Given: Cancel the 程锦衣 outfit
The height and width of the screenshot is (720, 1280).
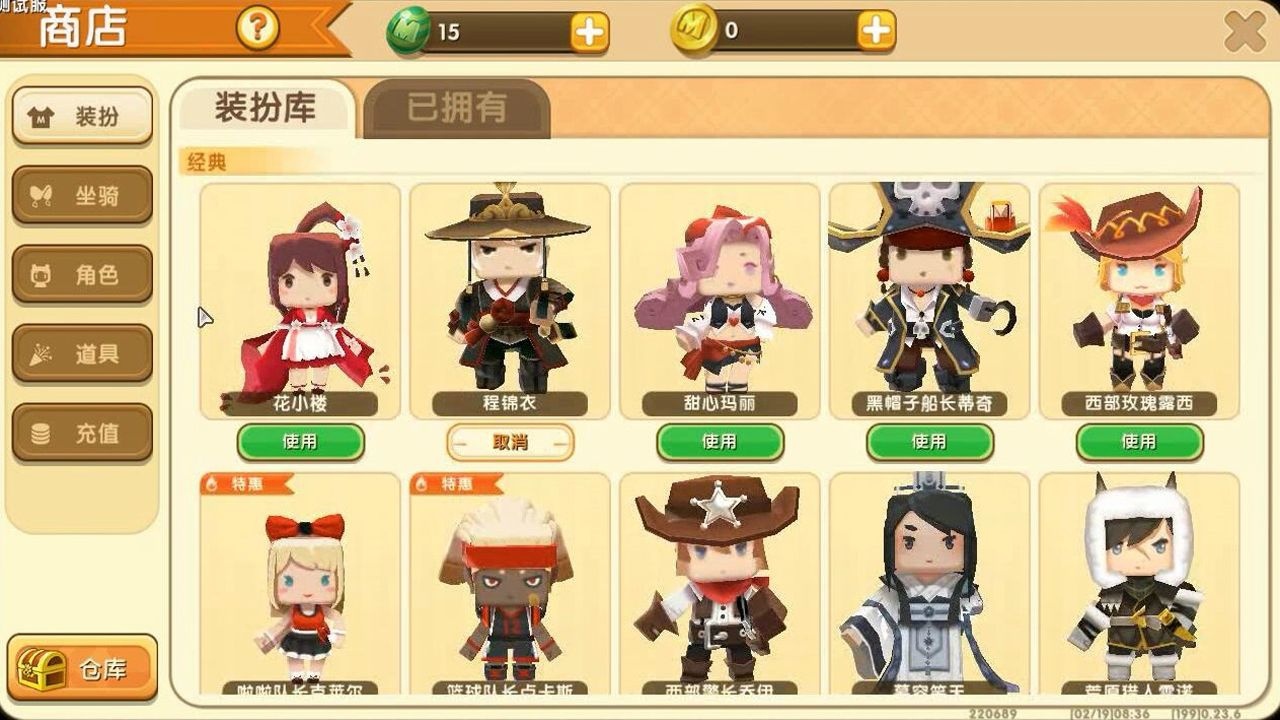Looking at the screenshot, I should click(512, 441).
